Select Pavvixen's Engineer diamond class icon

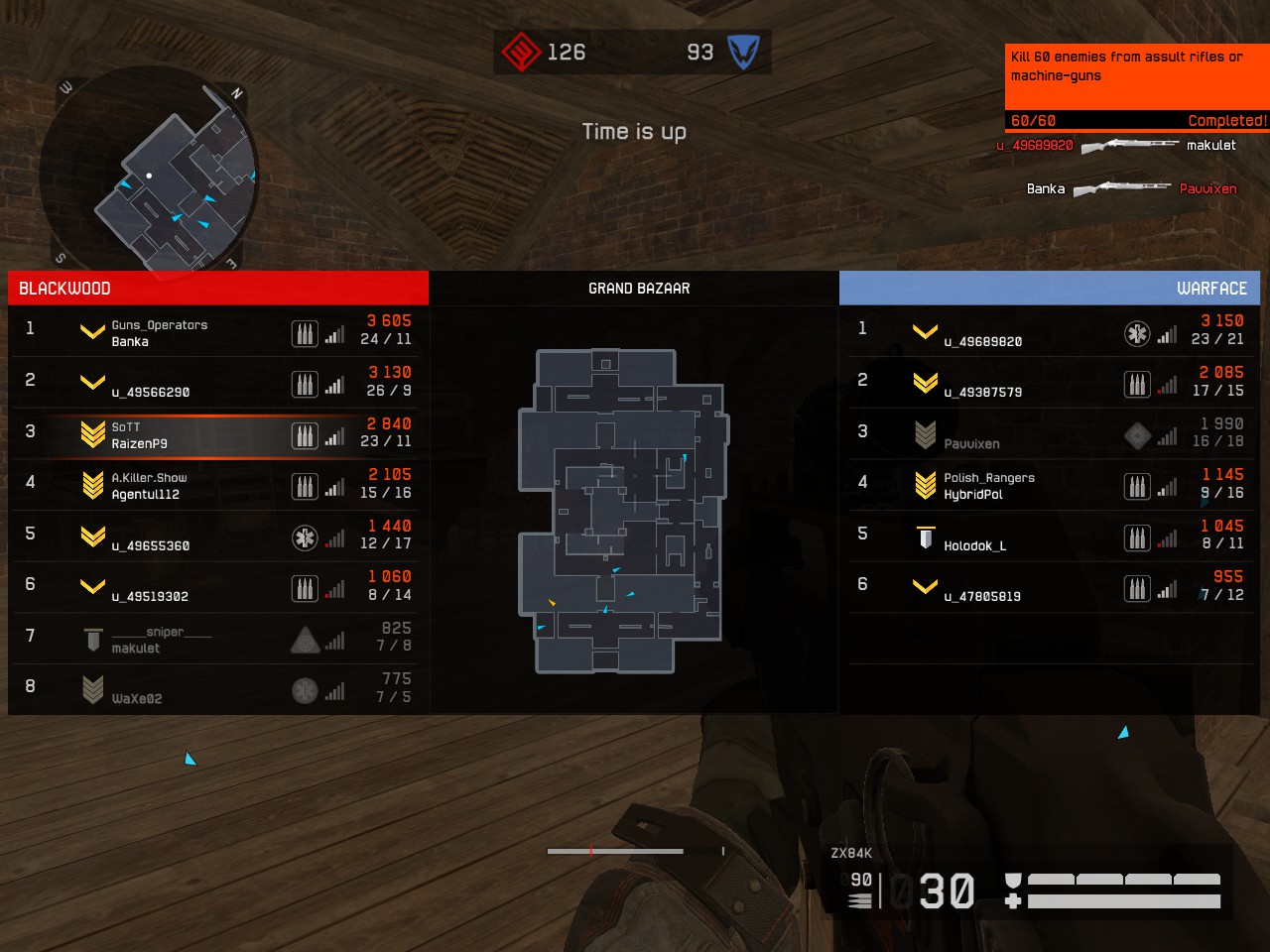[1137, 436]
